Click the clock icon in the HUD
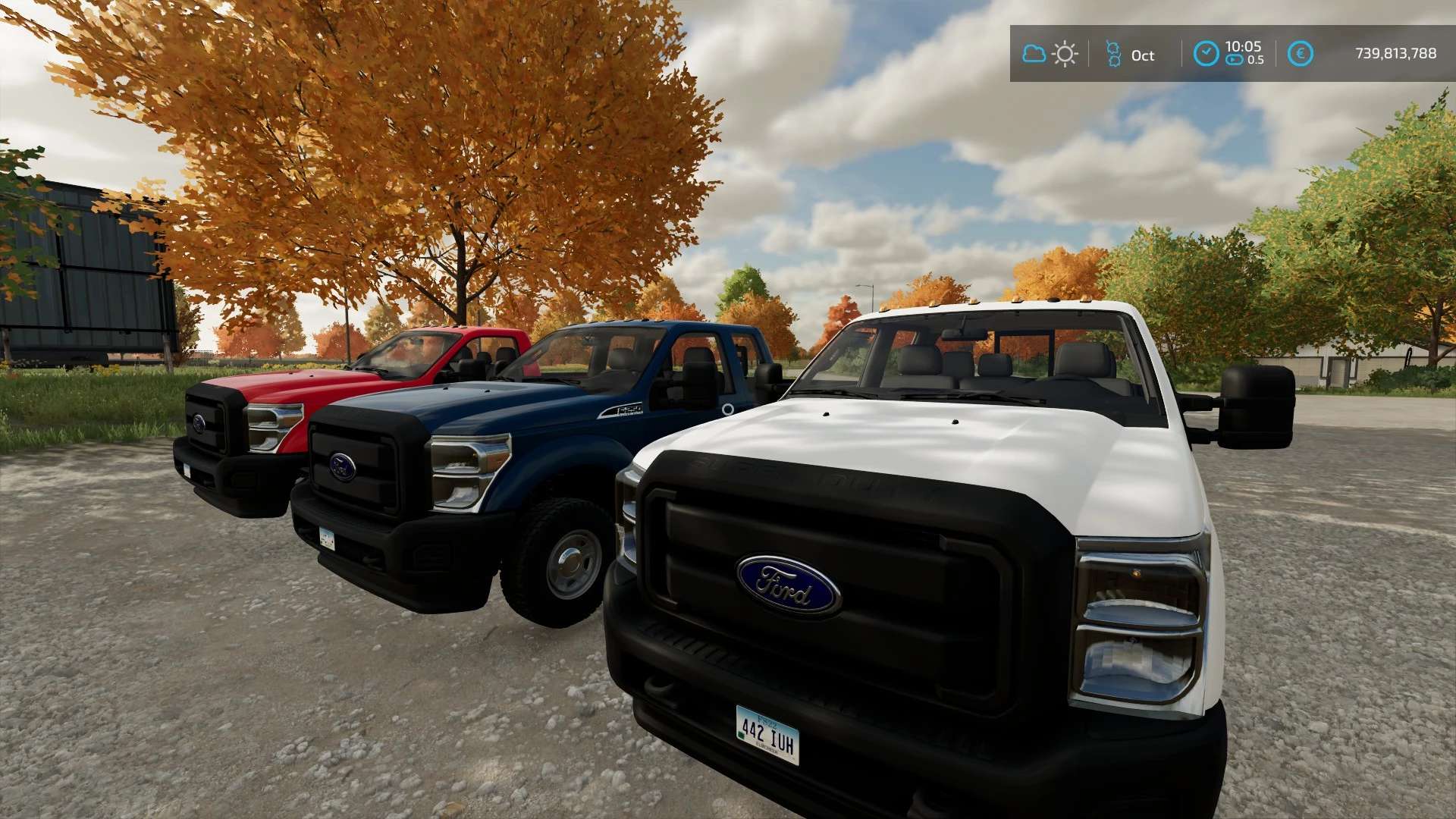Image resolution: width=1456 pixels, height=819 pixels. [1206, 54]
